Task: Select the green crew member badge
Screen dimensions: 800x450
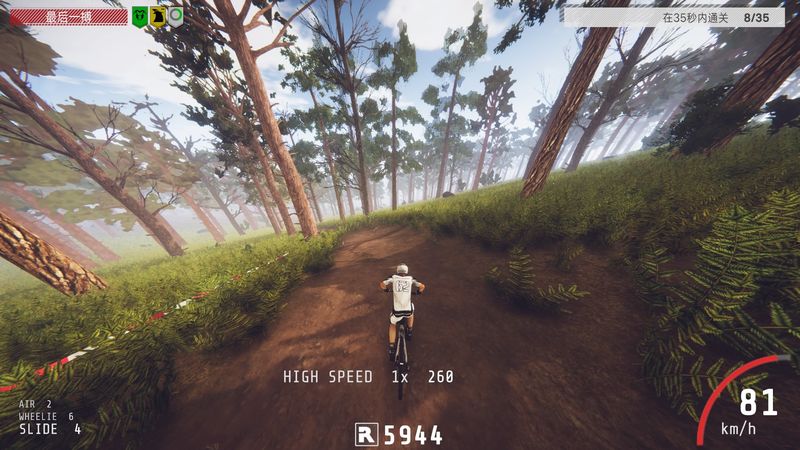Action: click(141, 16)
